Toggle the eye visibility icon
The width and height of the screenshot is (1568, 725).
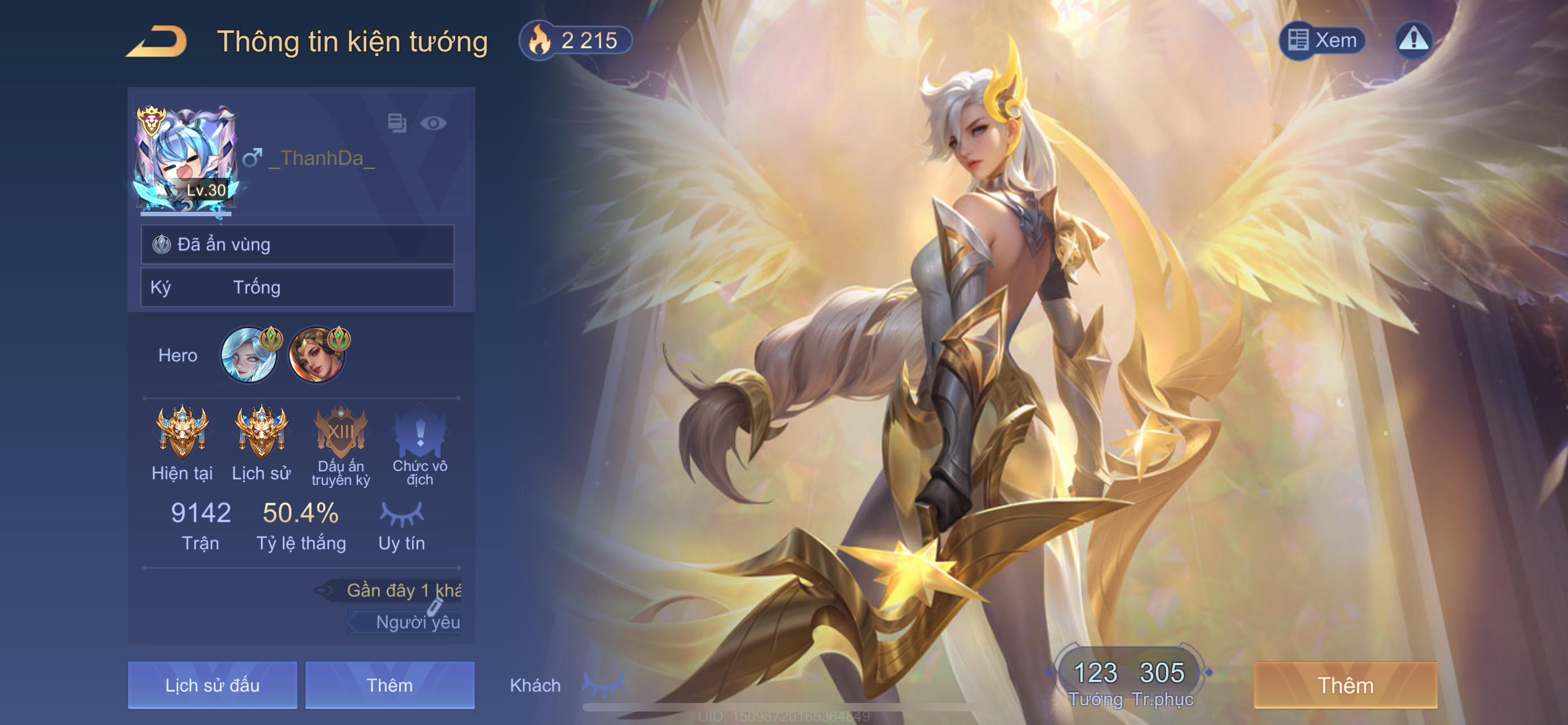pyautogui.click(x=433, y=124)
